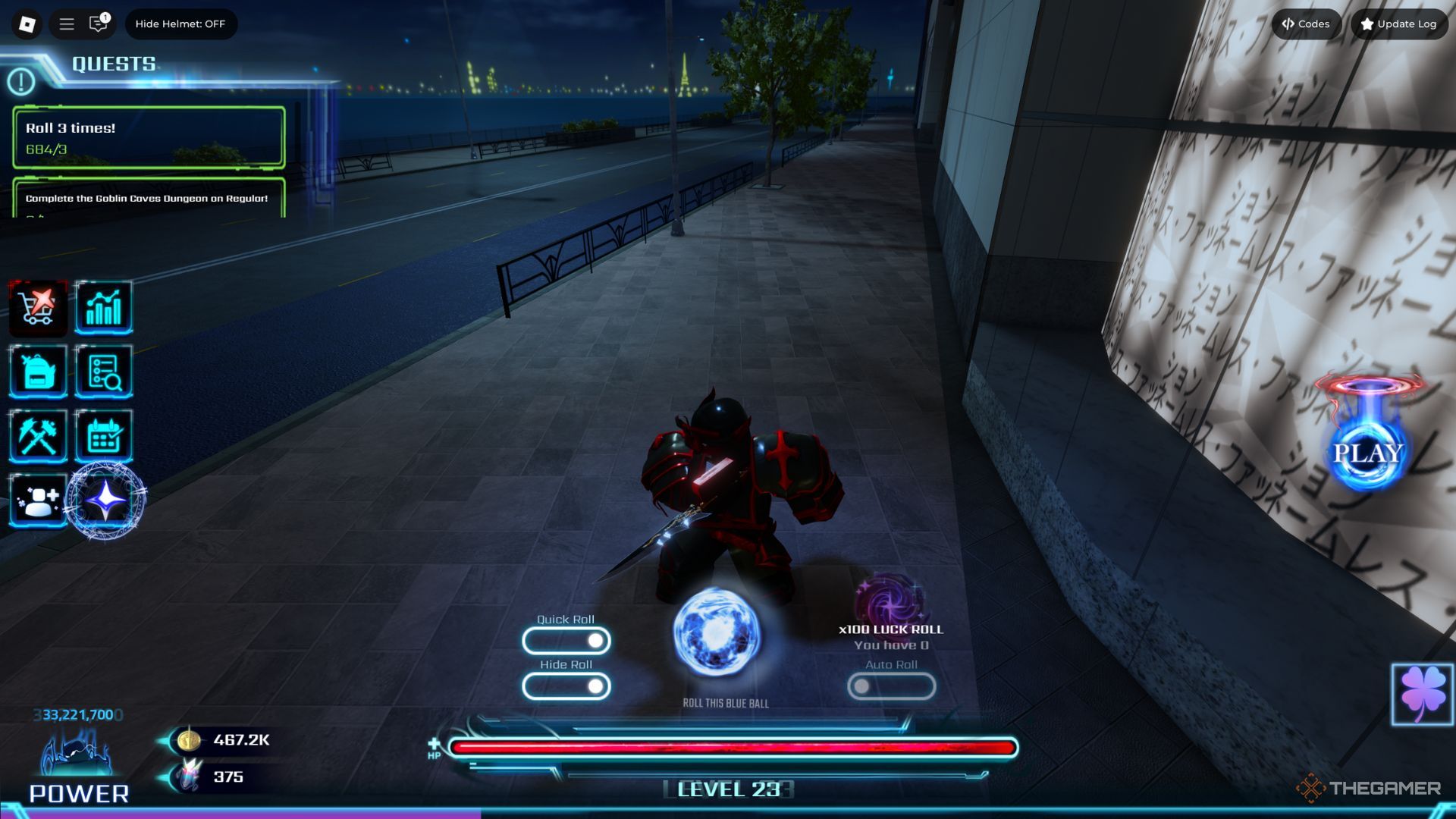Open the calendar daily rewards icon
This screenshot has height=819, width=1456.
click(104, 436)
